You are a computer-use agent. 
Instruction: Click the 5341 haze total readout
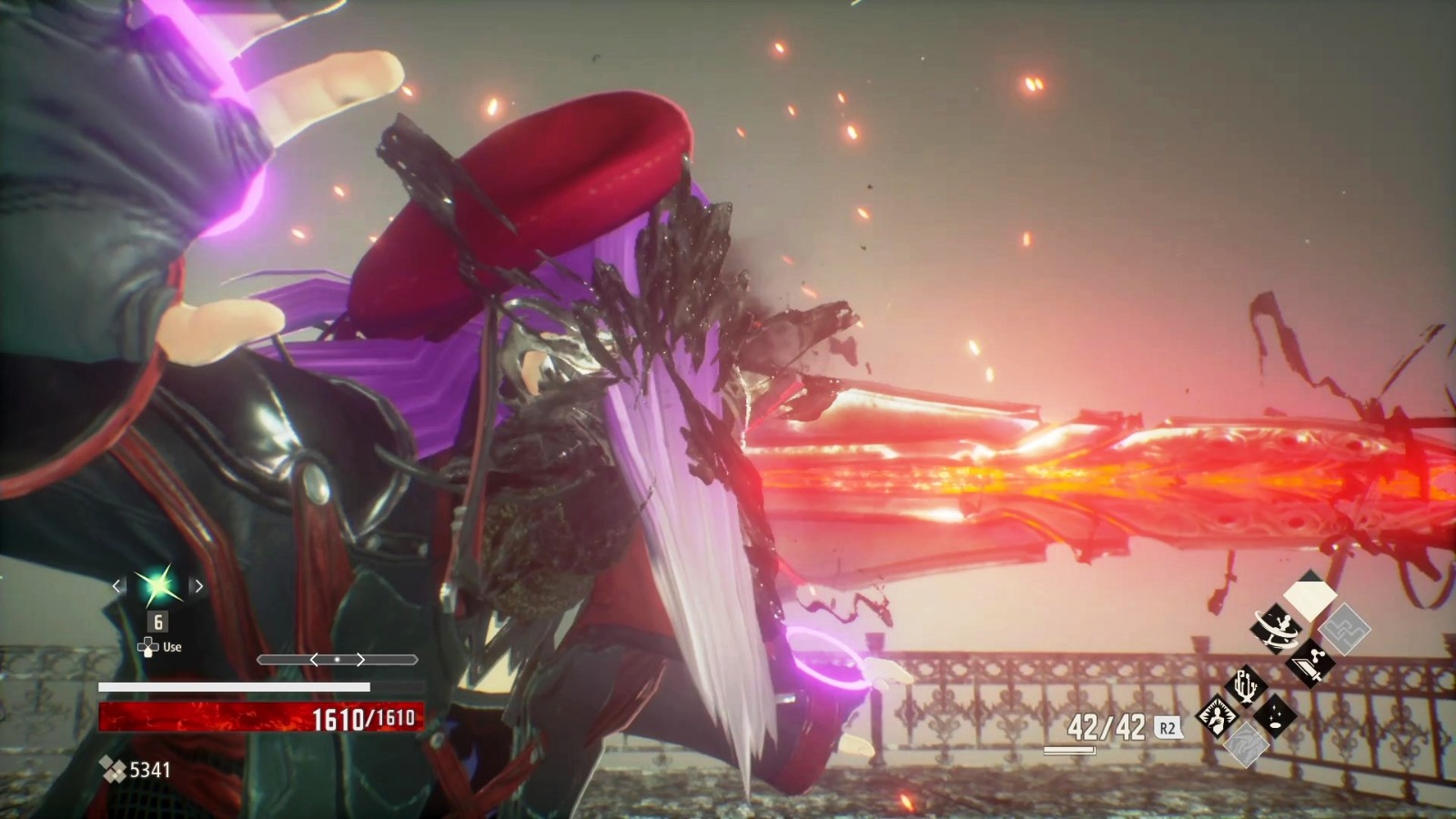pos(150,770)
